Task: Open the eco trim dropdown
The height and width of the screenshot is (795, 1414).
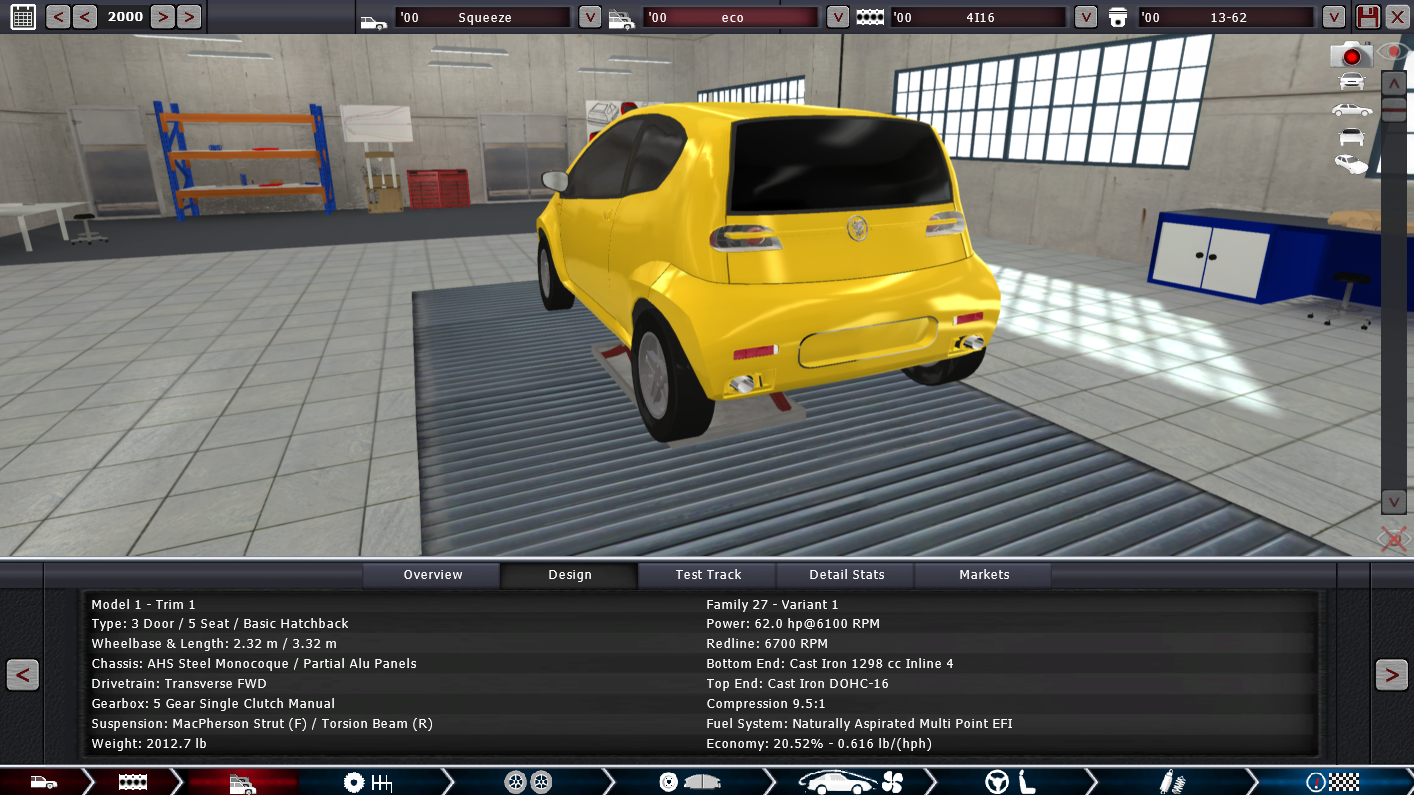Action: coord(838,17)
